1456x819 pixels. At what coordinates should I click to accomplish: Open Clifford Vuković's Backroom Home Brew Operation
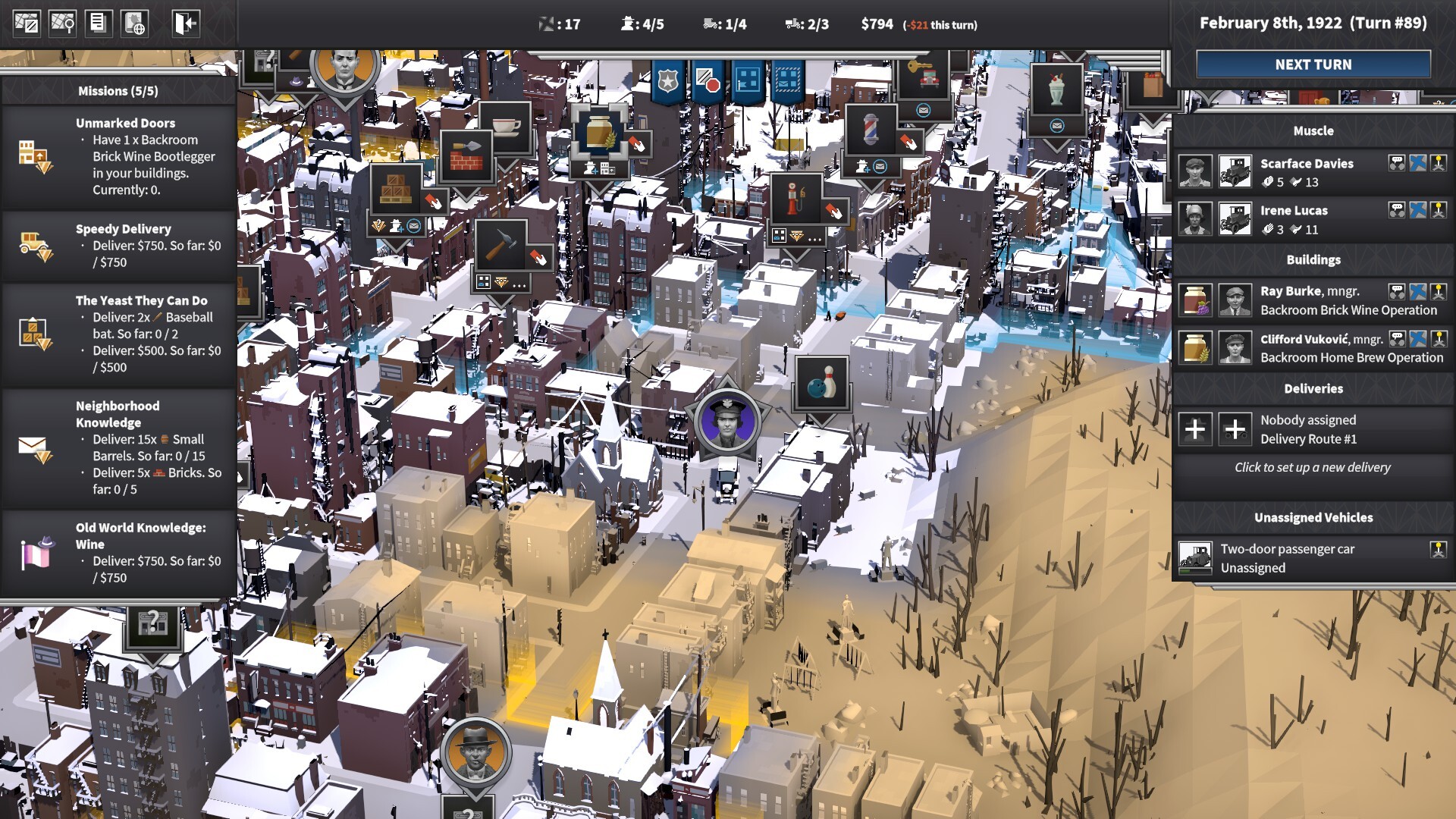(x=1351, y=348)
